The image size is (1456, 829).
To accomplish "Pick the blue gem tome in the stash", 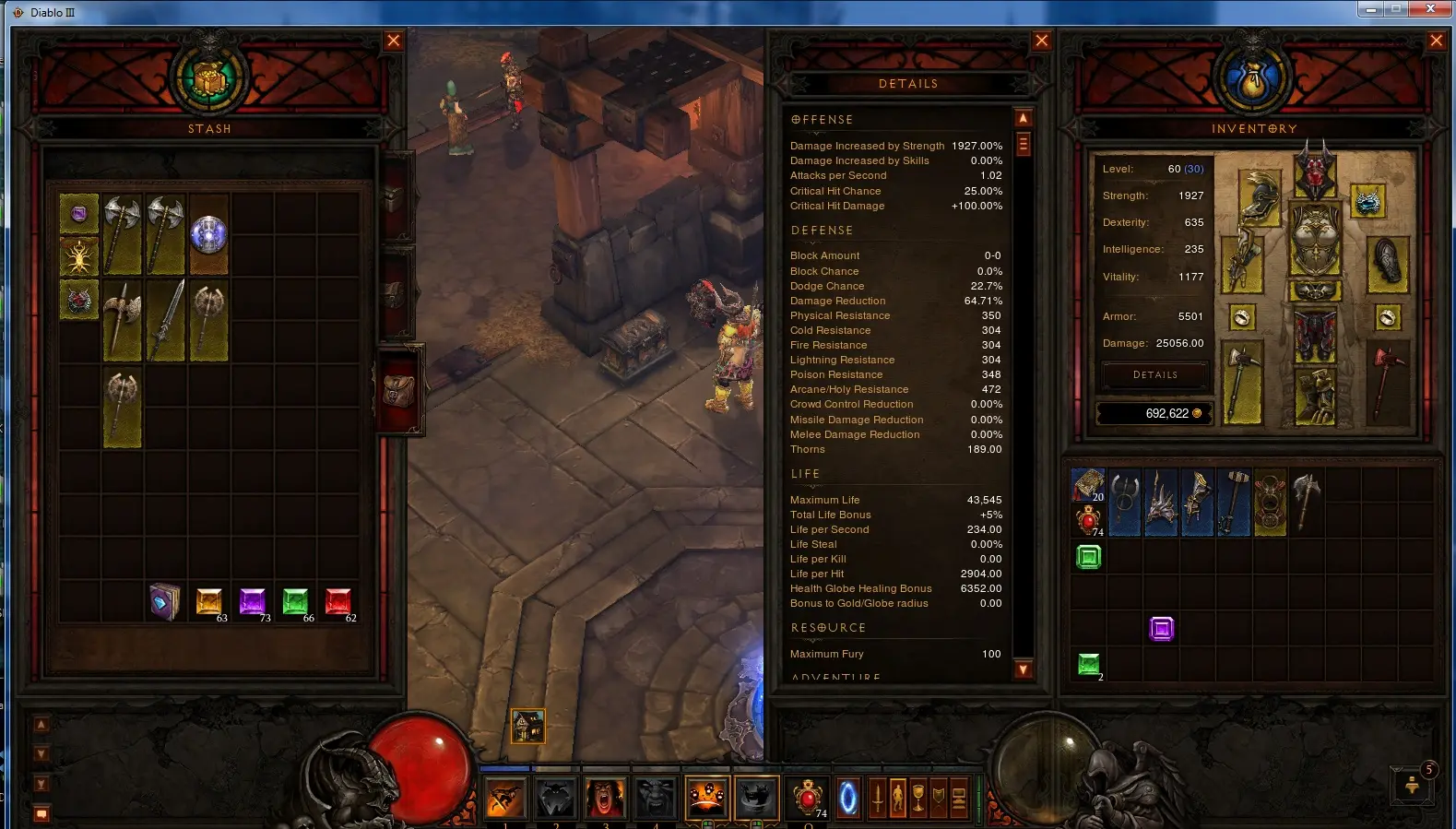I will click(x=165, y=602).
